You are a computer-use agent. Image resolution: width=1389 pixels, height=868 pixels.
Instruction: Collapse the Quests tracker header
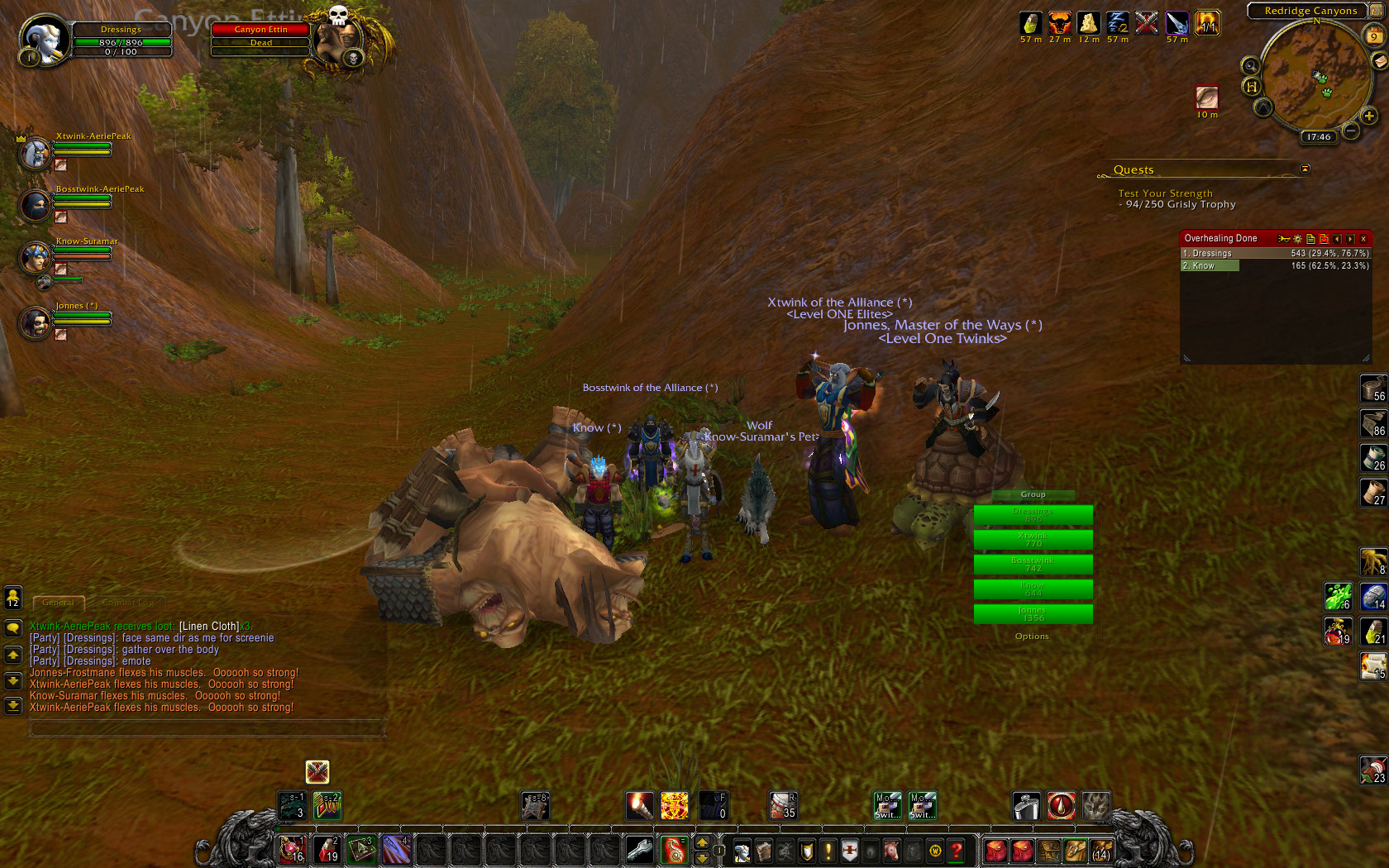(x=1305, y=169)
